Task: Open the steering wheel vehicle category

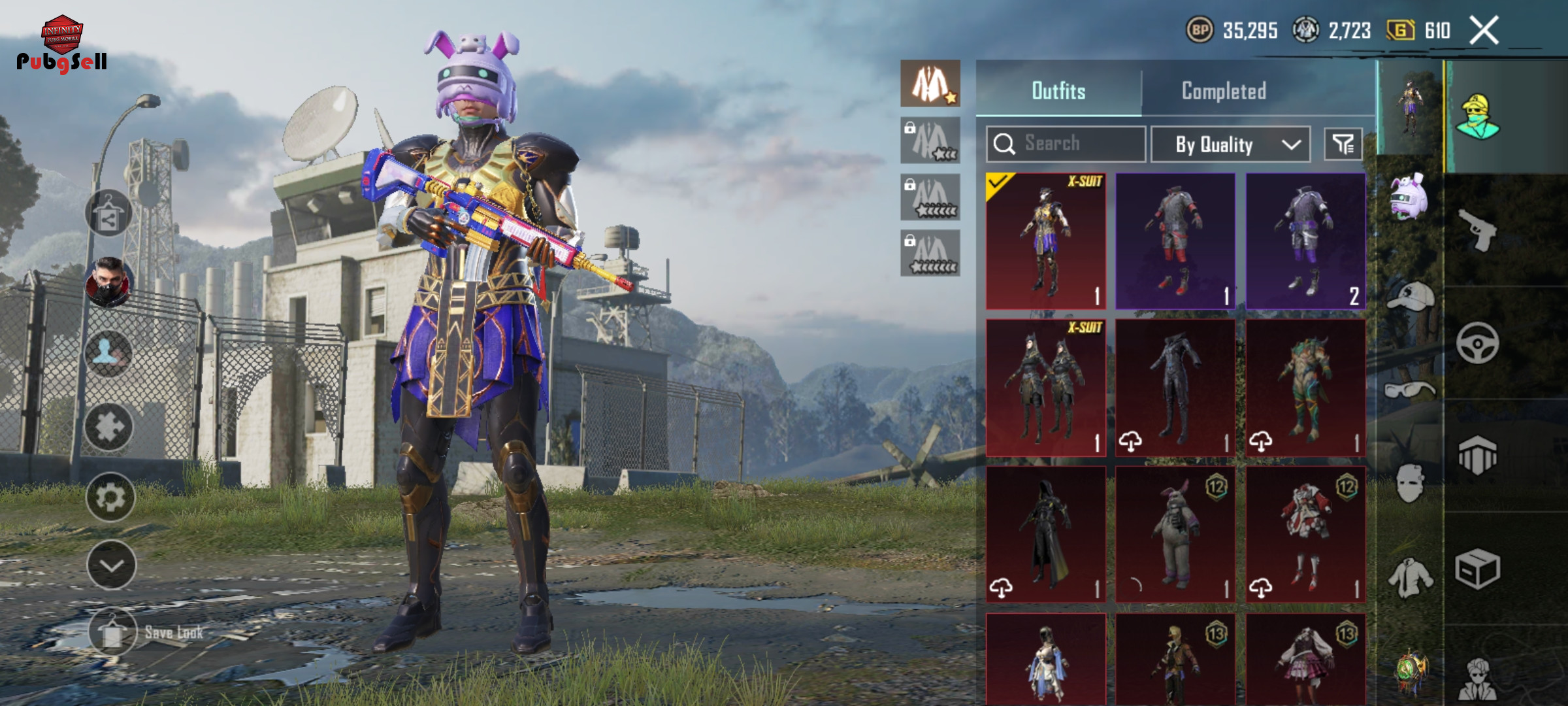Action: (x=1478, y=343)
